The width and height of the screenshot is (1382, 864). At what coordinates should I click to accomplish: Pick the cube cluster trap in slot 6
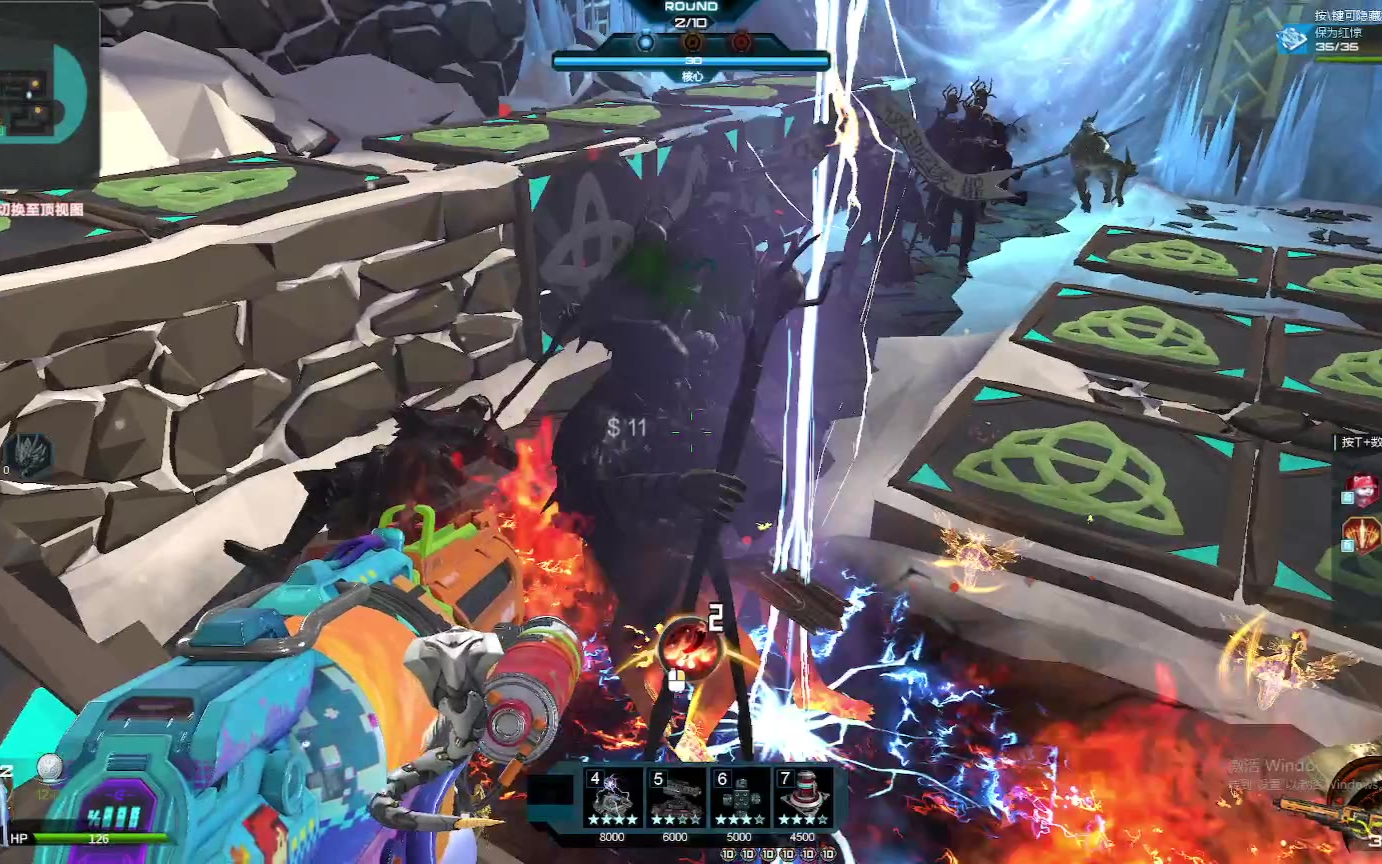(x=739, y=798)
